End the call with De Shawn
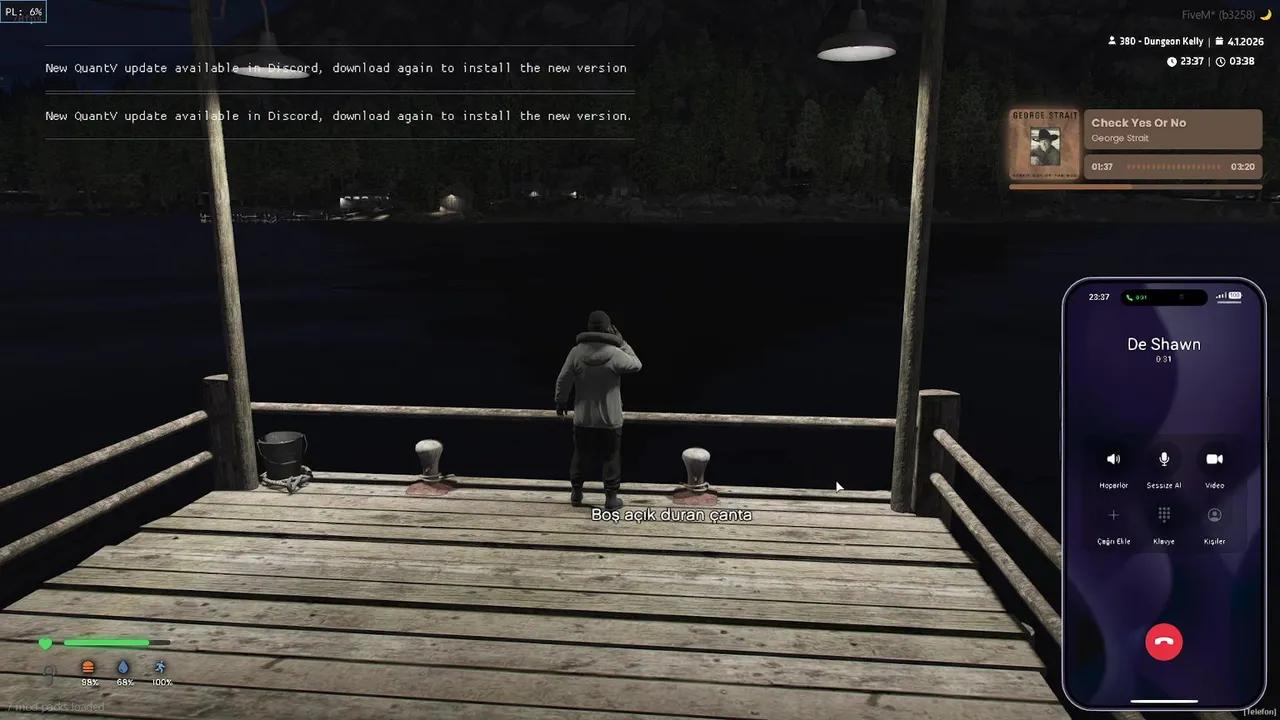Viewport: 1280px width, 720px height. (1163, 641)
